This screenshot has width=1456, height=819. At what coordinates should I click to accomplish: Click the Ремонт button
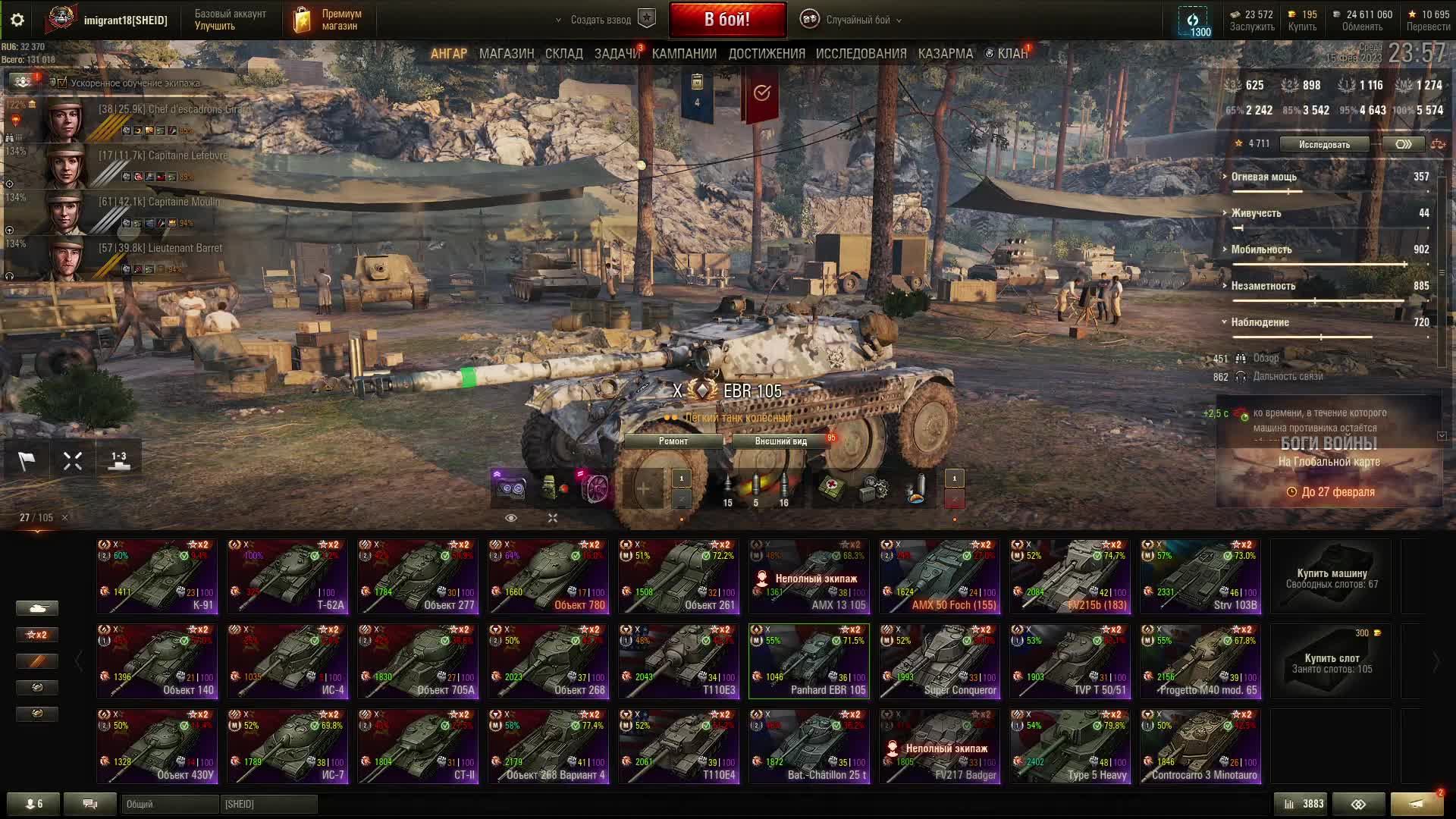point(673,441)
